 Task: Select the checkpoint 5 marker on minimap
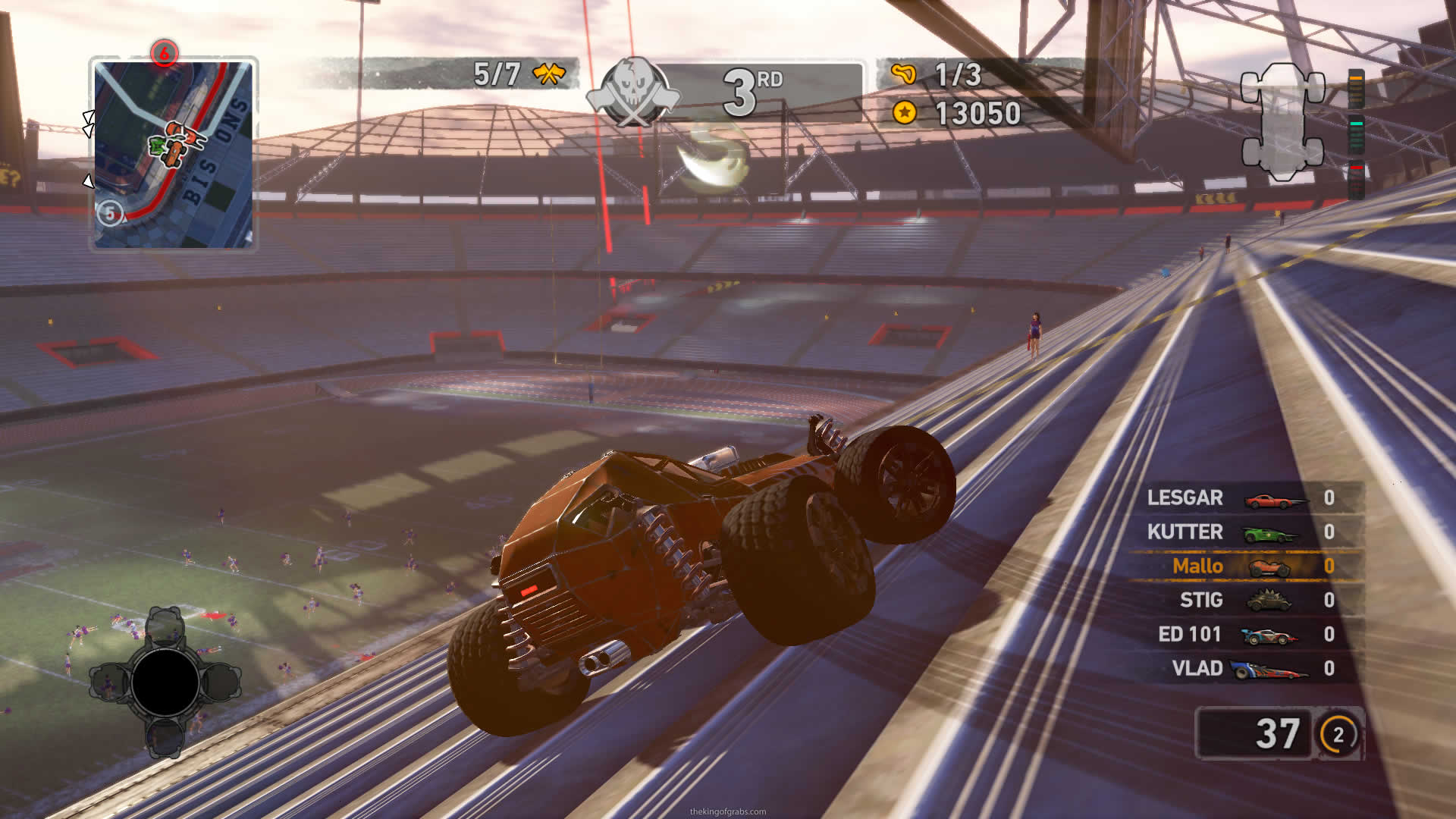[x=110, y=213]
